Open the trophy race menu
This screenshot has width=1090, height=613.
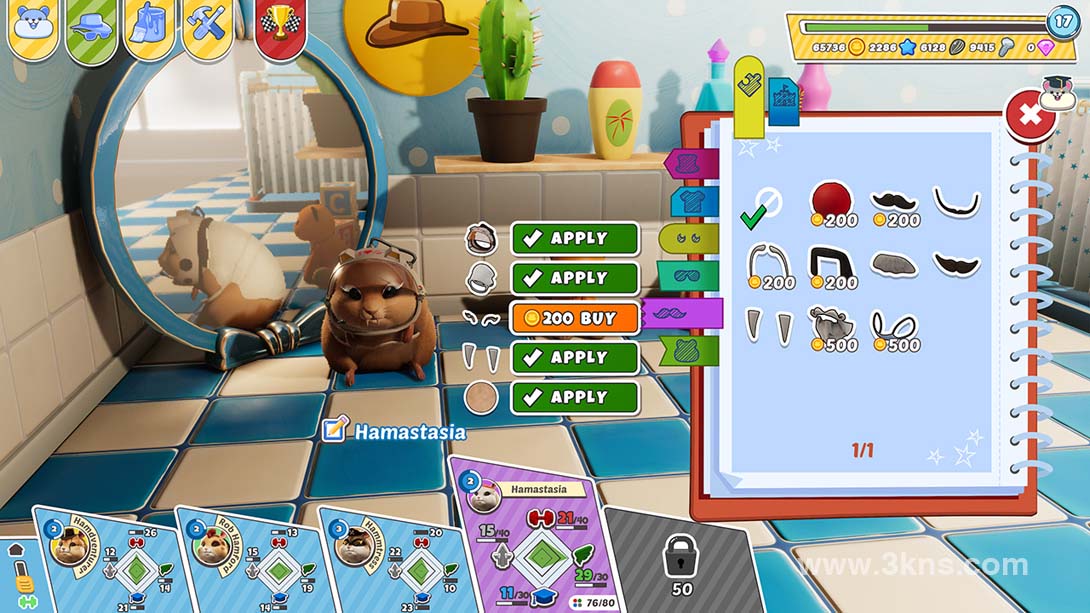[x=281, y=25]
